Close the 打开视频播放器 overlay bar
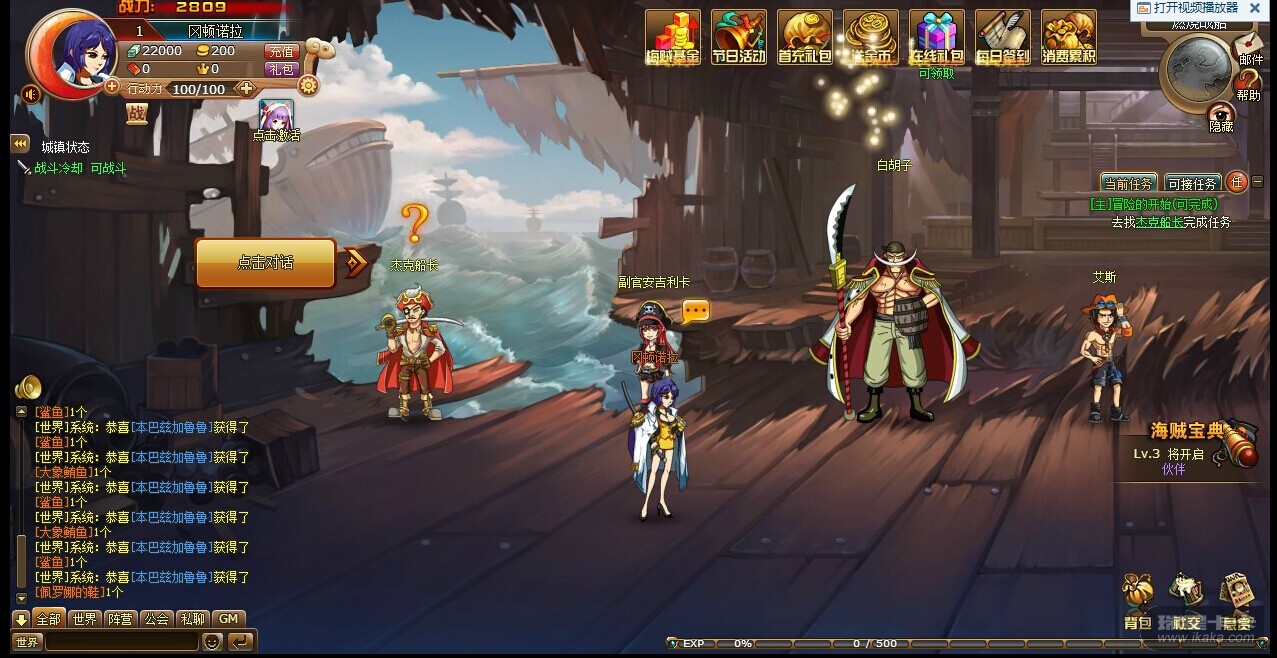1277x658 pixels. 1254,8
